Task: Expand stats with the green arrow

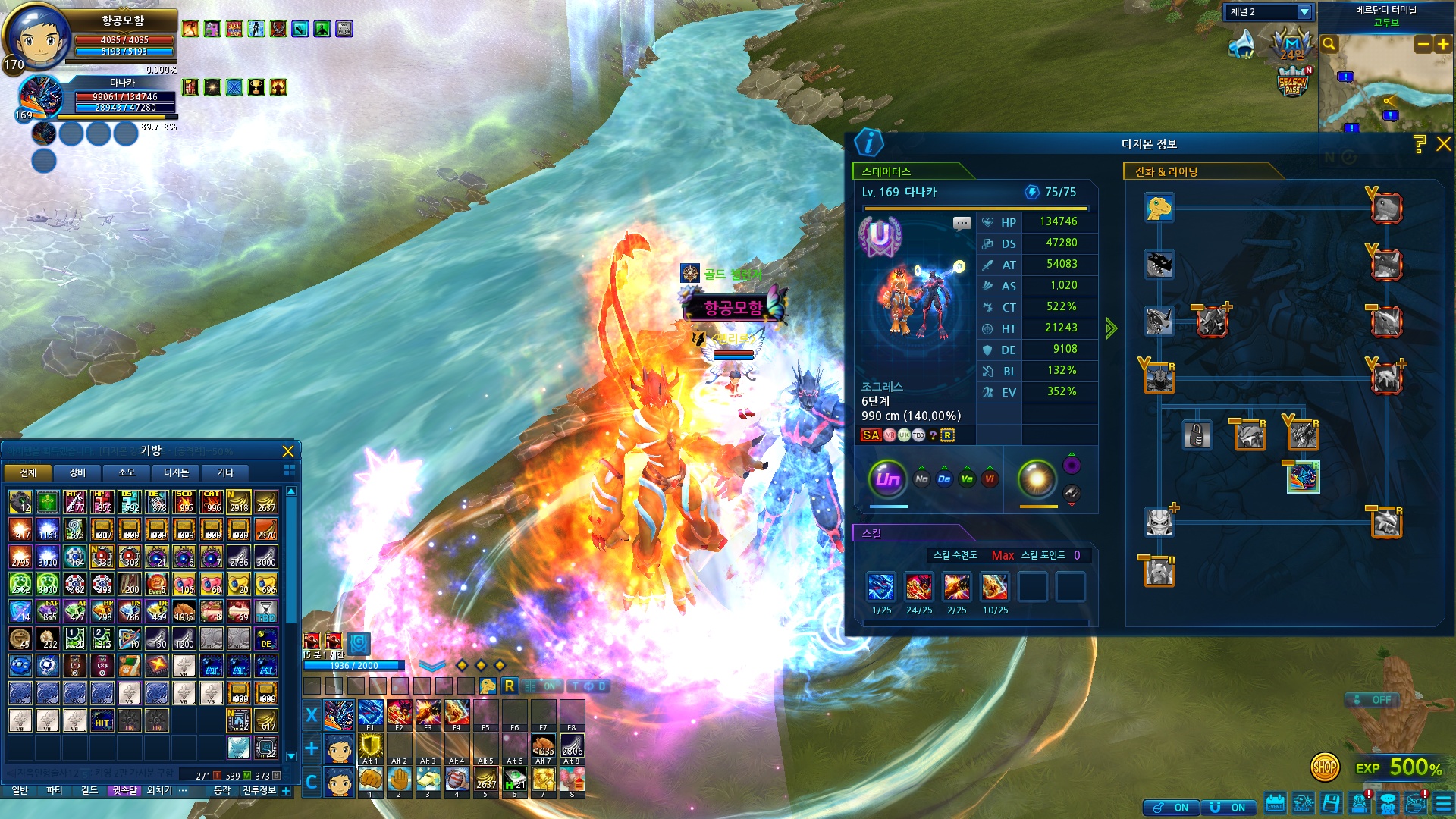Action: [1111, 328]
